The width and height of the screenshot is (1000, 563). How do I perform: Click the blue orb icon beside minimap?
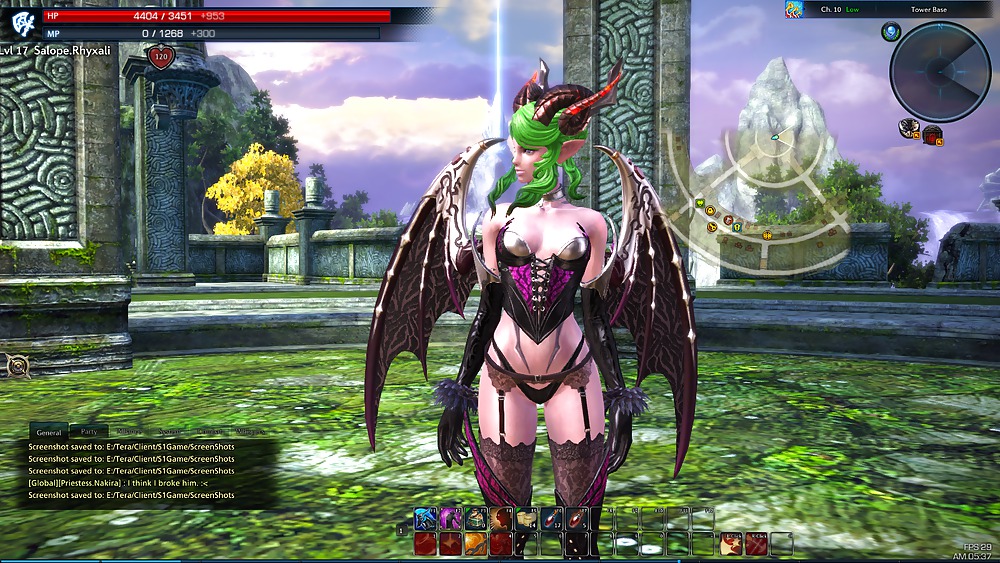(890, 33)
